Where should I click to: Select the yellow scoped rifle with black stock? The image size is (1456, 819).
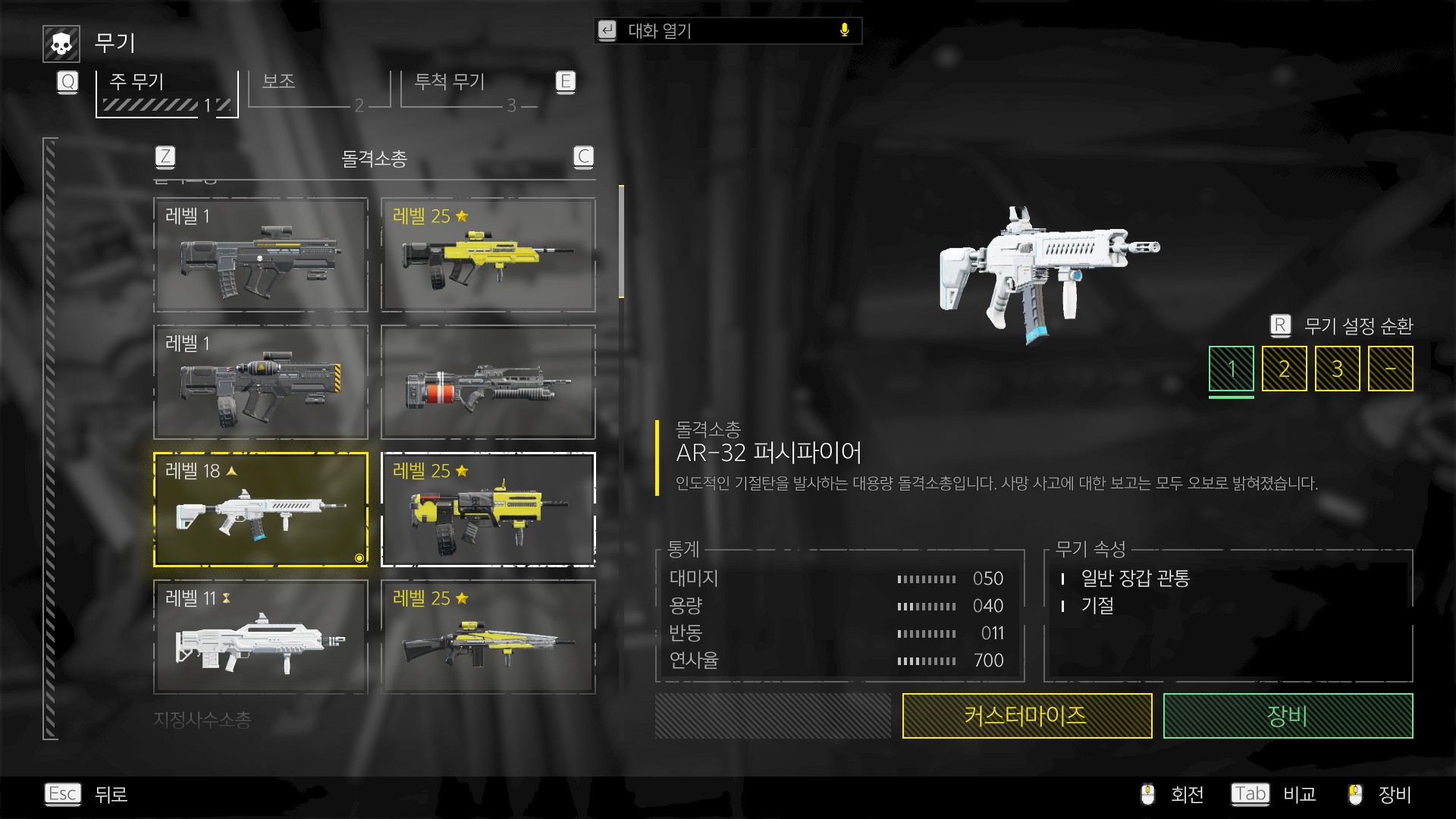tap(488, 637)
